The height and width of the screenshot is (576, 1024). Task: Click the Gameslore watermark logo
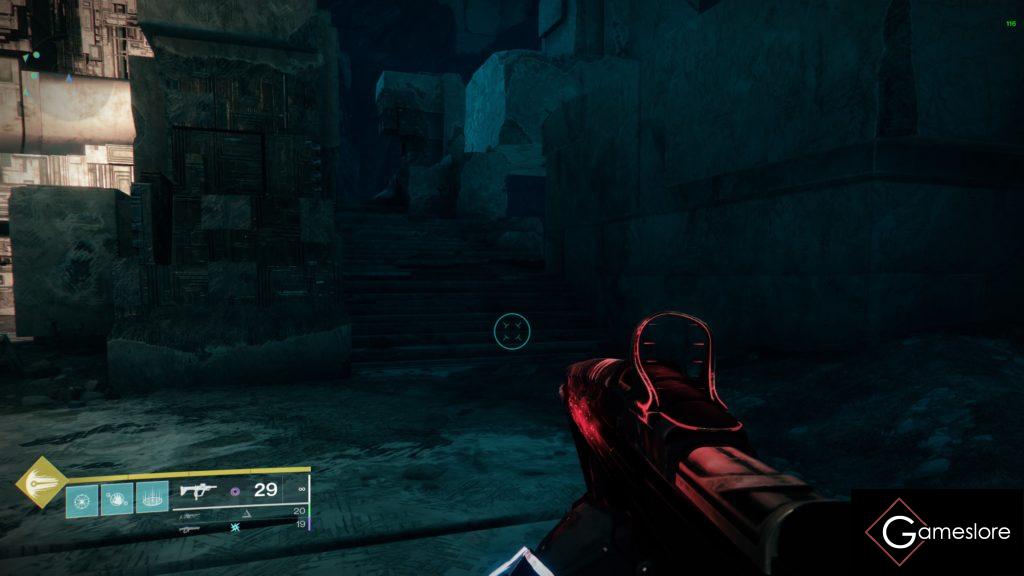(937, 532)
